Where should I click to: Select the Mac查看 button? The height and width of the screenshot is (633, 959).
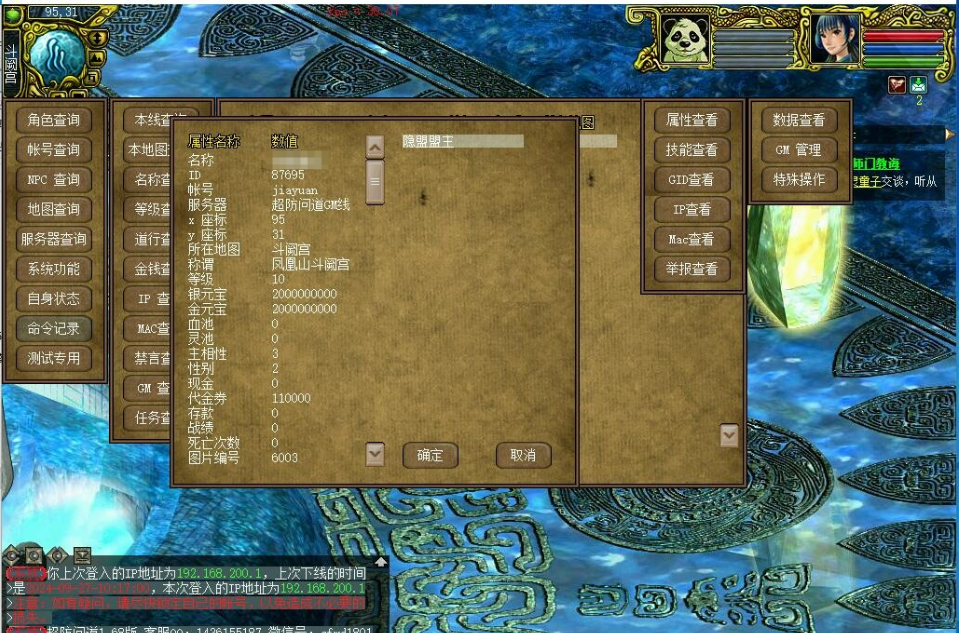point(692,240)
